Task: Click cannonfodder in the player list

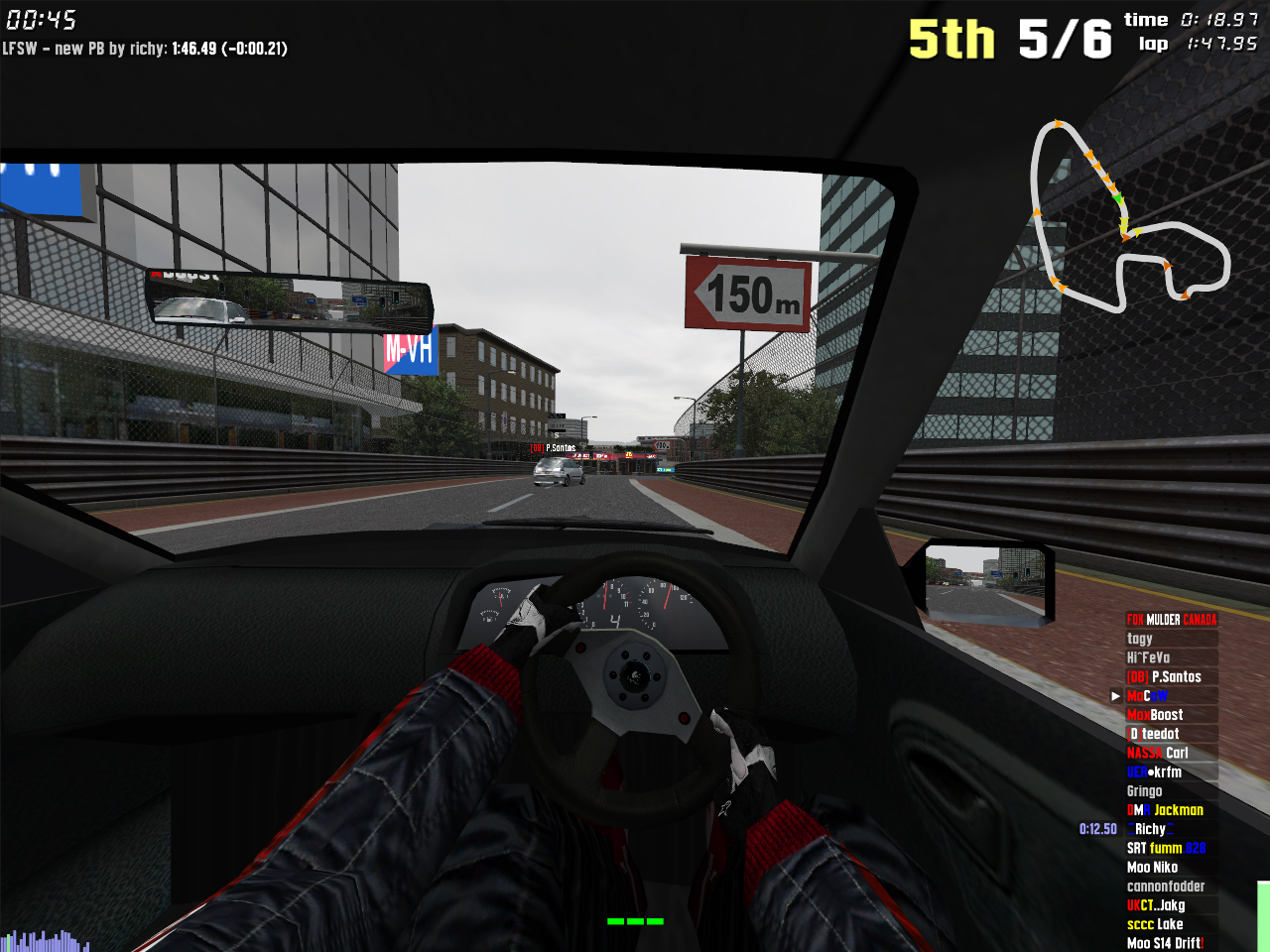Action: [1166, 887]
